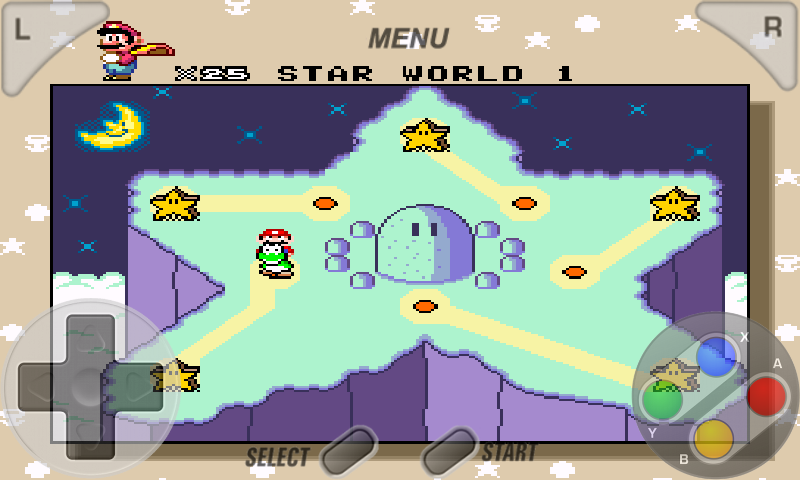Tap the red A button
Viewport: 800px width, 480px height.
point(767,396)
